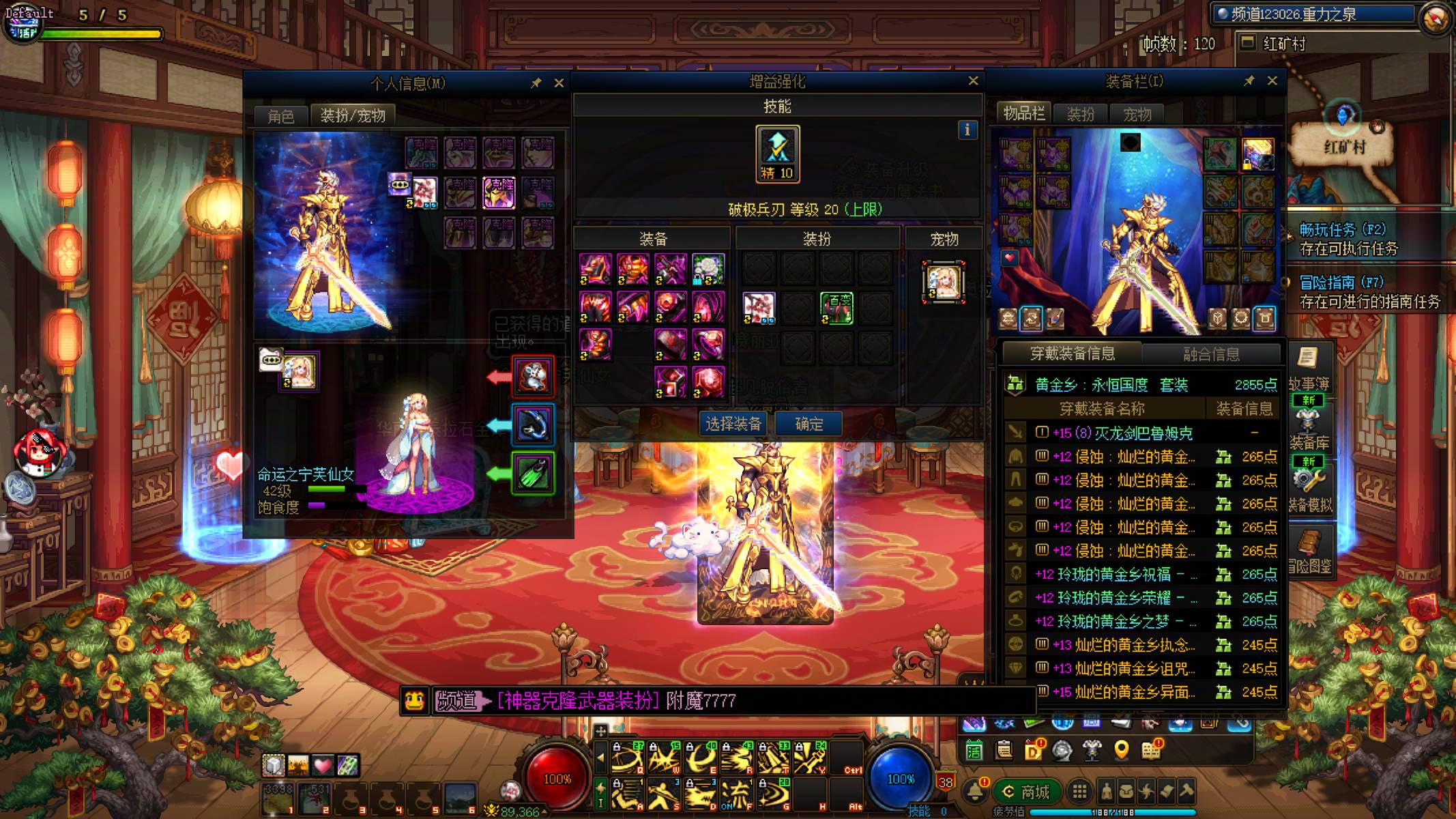Open the 畅玩任务 quest tracker

(x=1342, y=230)
